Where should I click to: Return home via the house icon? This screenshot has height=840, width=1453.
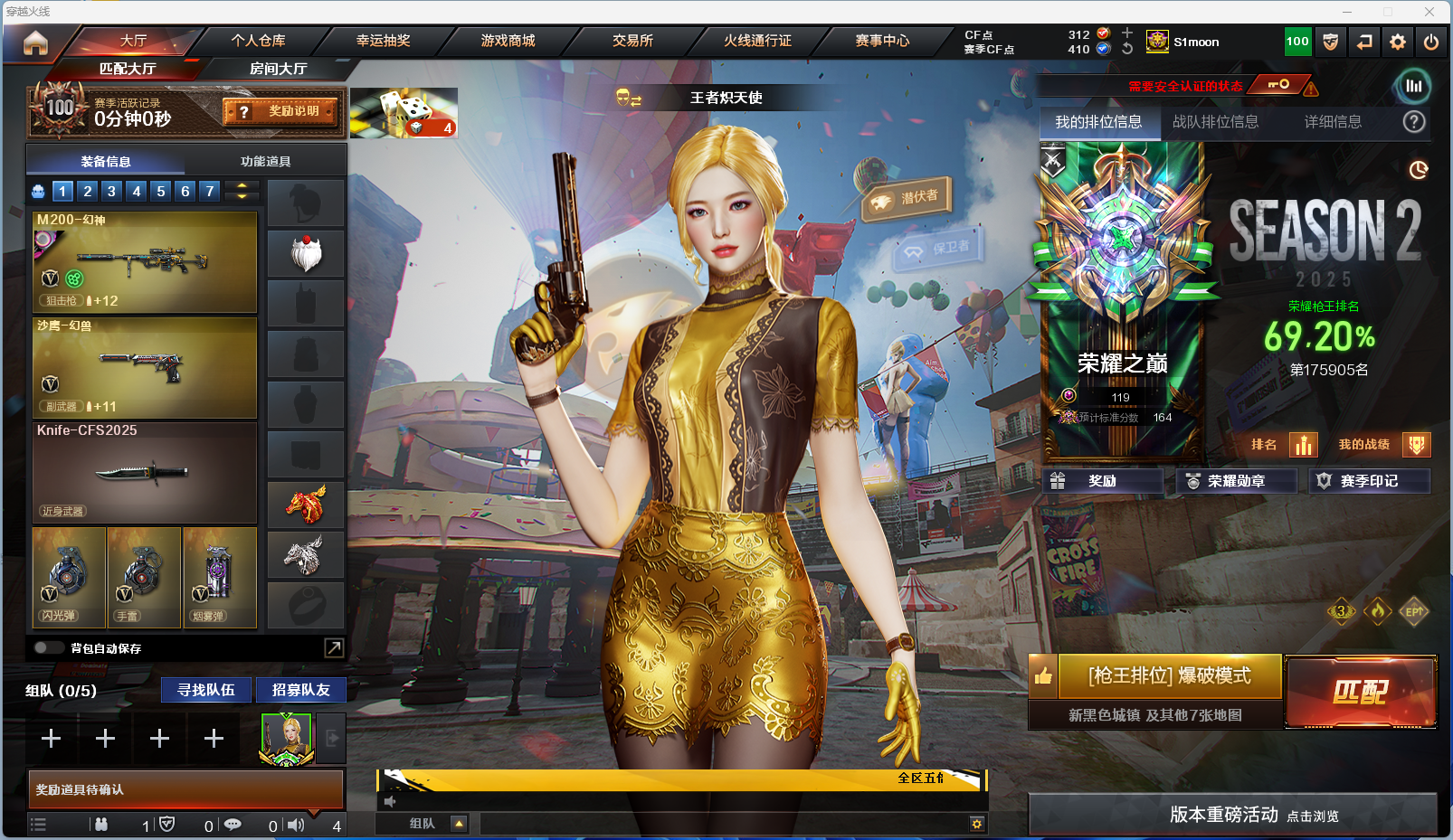35,42
